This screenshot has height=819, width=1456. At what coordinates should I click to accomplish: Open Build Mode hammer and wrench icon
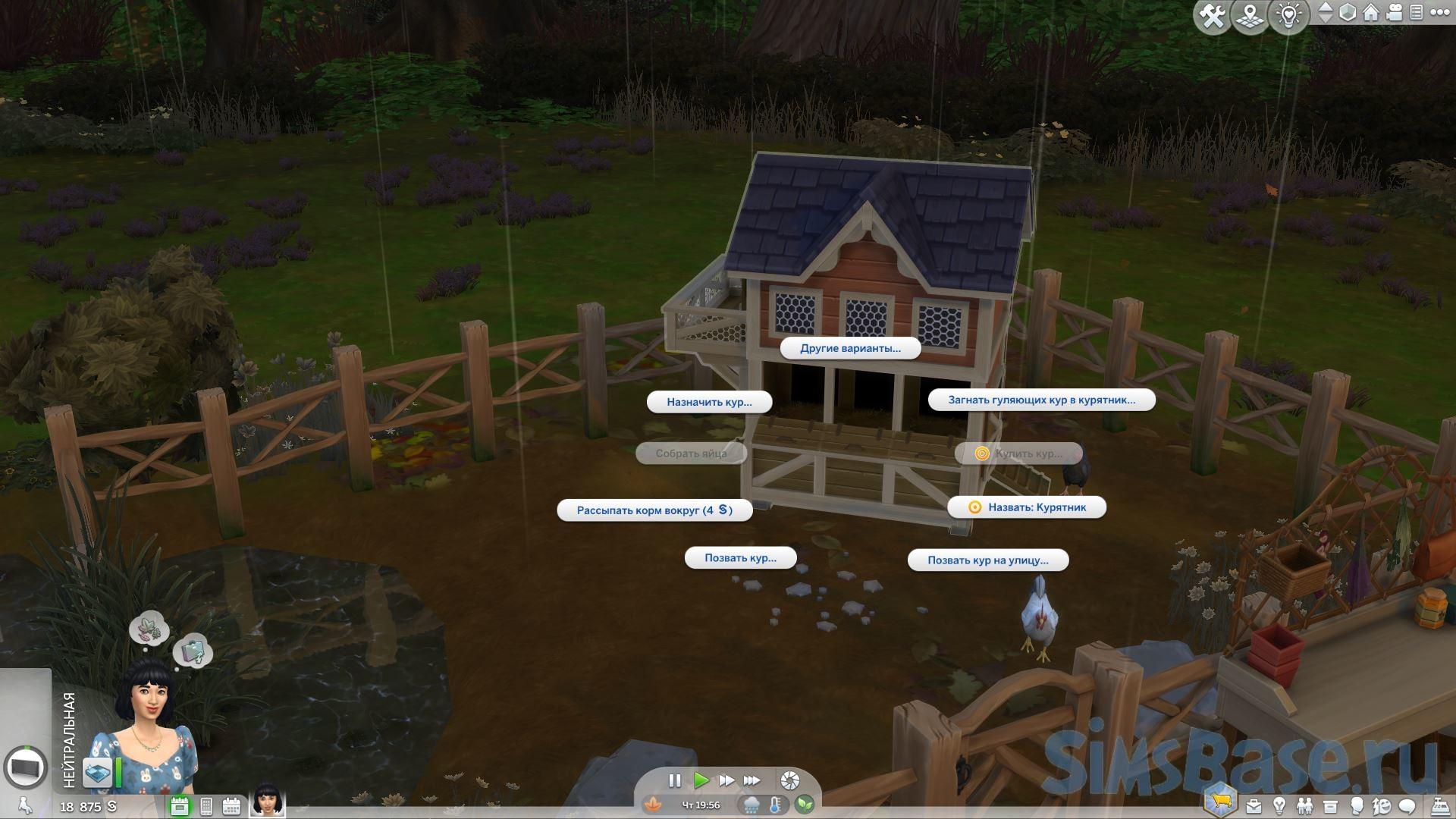point(1212,16)
